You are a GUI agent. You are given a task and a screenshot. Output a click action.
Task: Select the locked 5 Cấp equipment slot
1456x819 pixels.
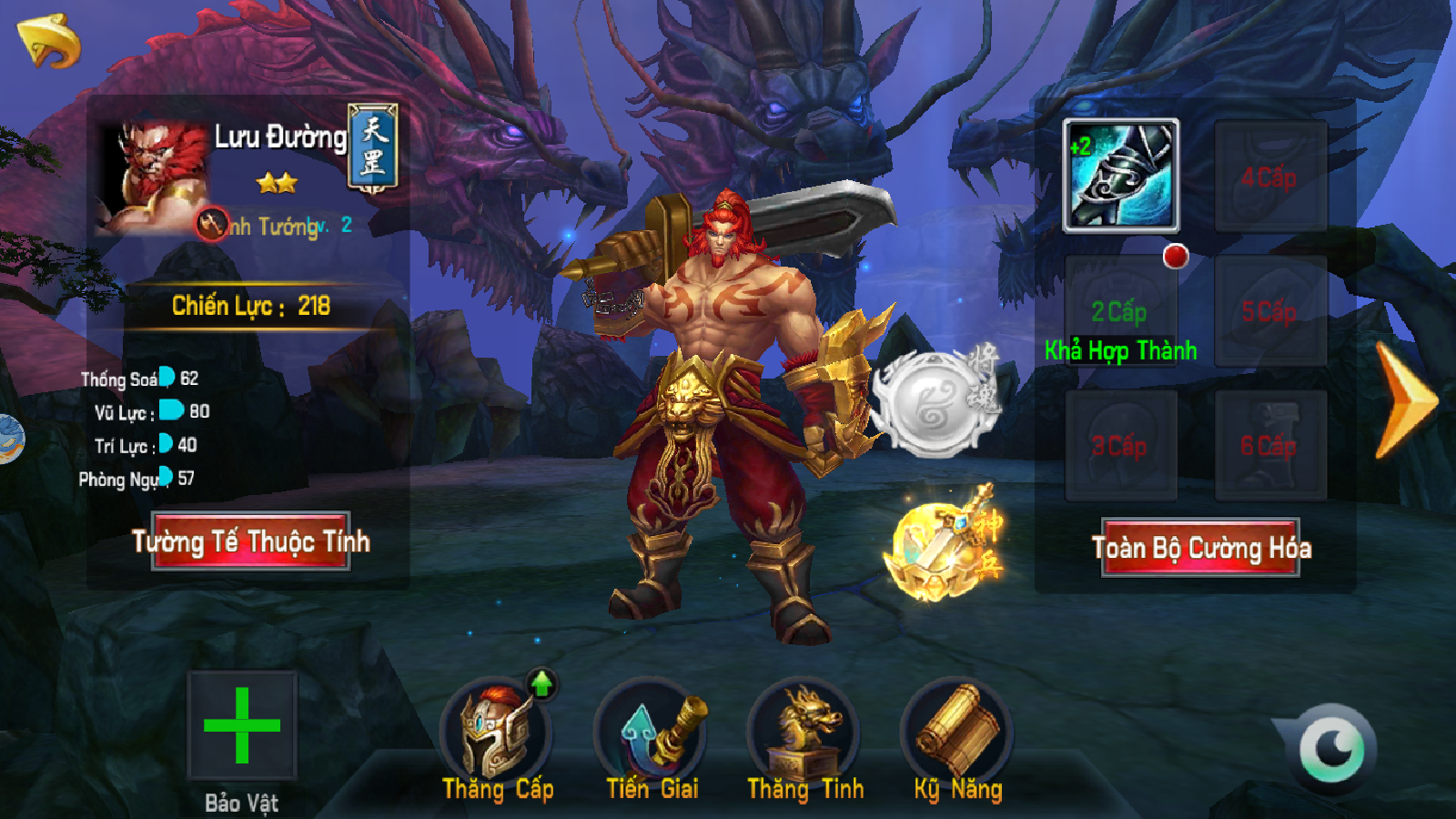1269,312
